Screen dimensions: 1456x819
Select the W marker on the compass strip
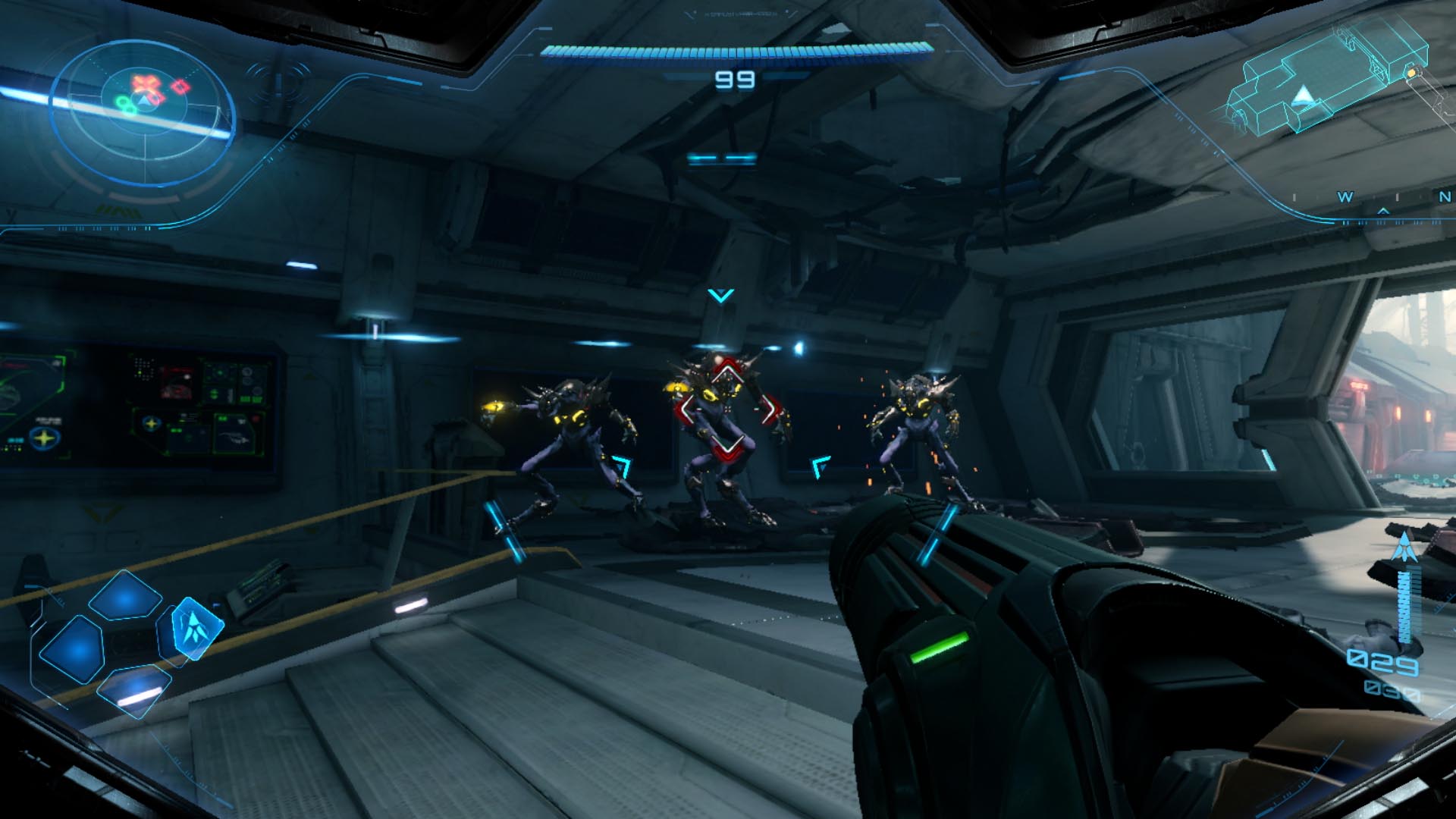[x=1345, y=196]
